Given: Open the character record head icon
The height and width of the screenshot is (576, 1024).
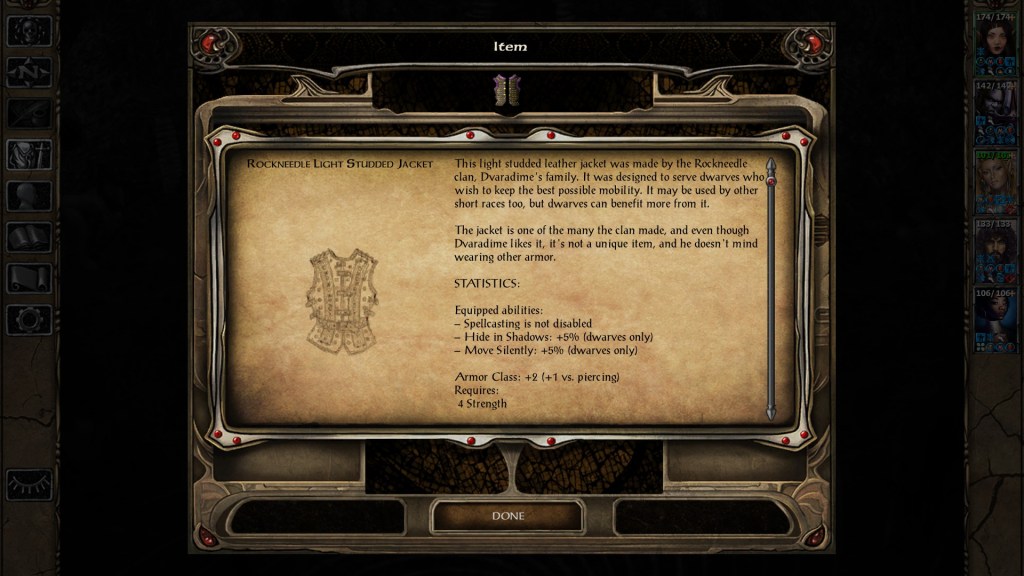Looking at the screenshot, I should pyautogui.click(x=29, y=196).
